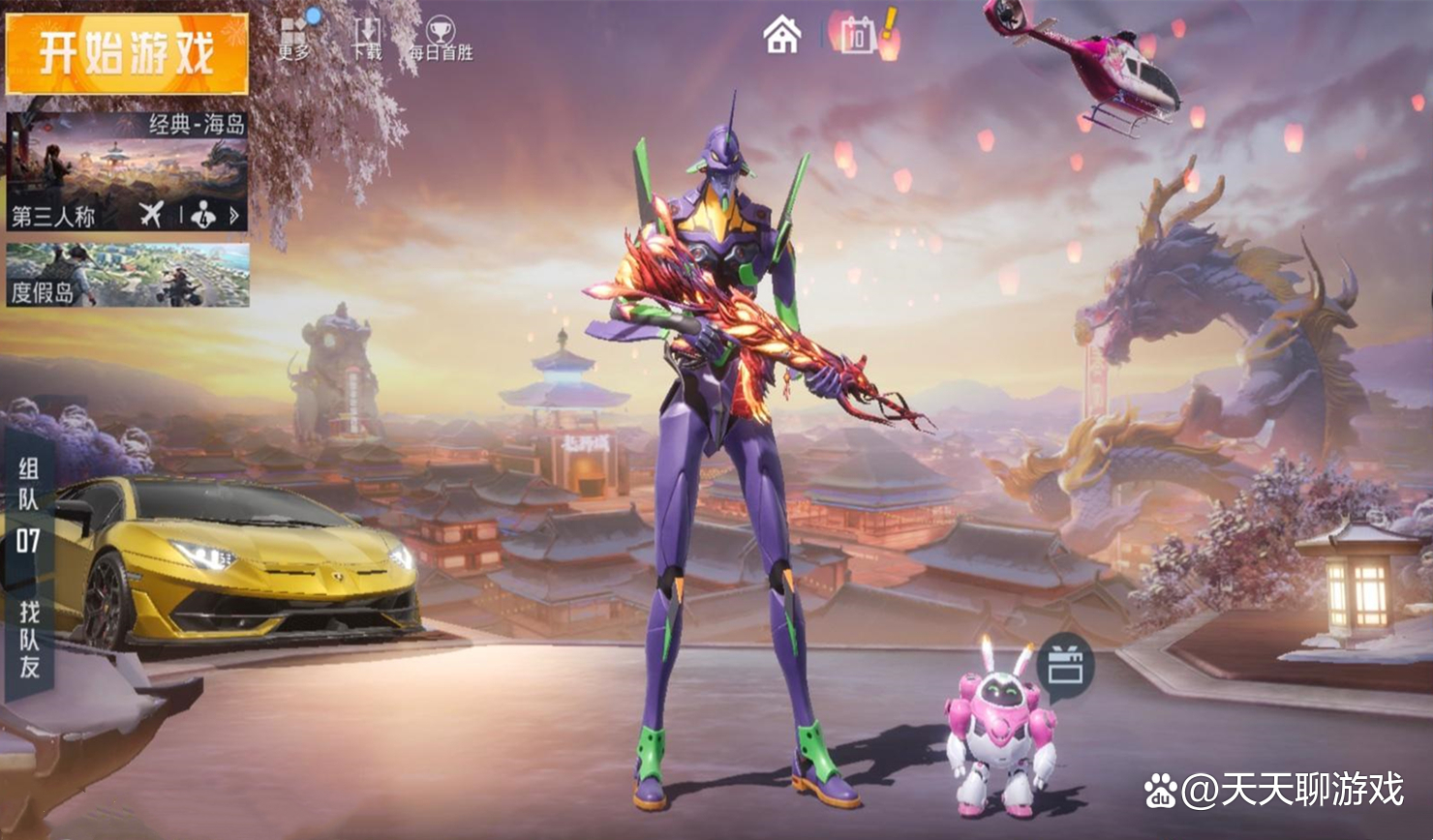Click the airplane icon on mode panel

(151, 215)
